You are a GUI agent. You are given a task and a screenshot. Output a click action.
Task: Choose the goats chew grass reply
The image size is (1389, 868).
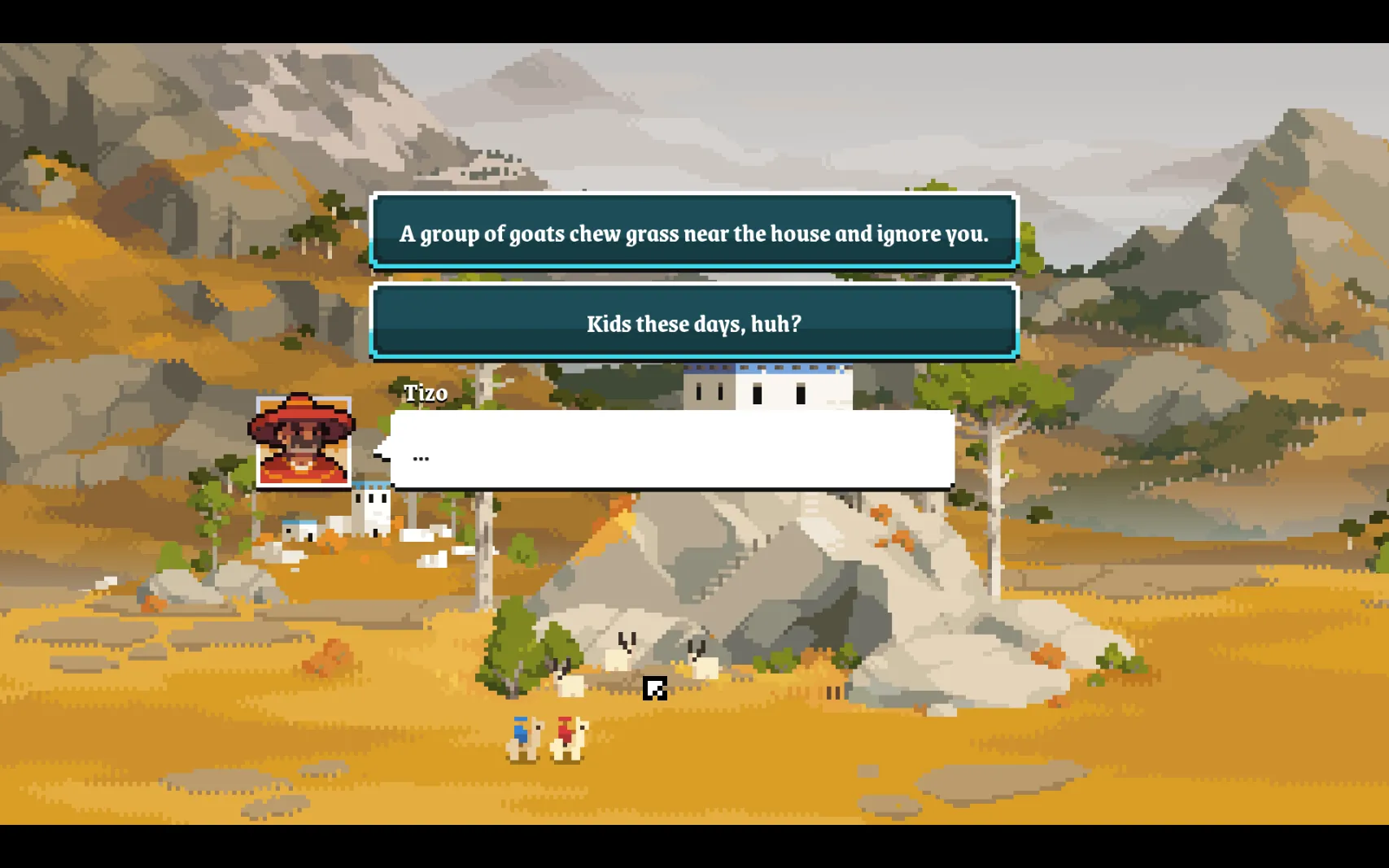(x=694, y=233)
